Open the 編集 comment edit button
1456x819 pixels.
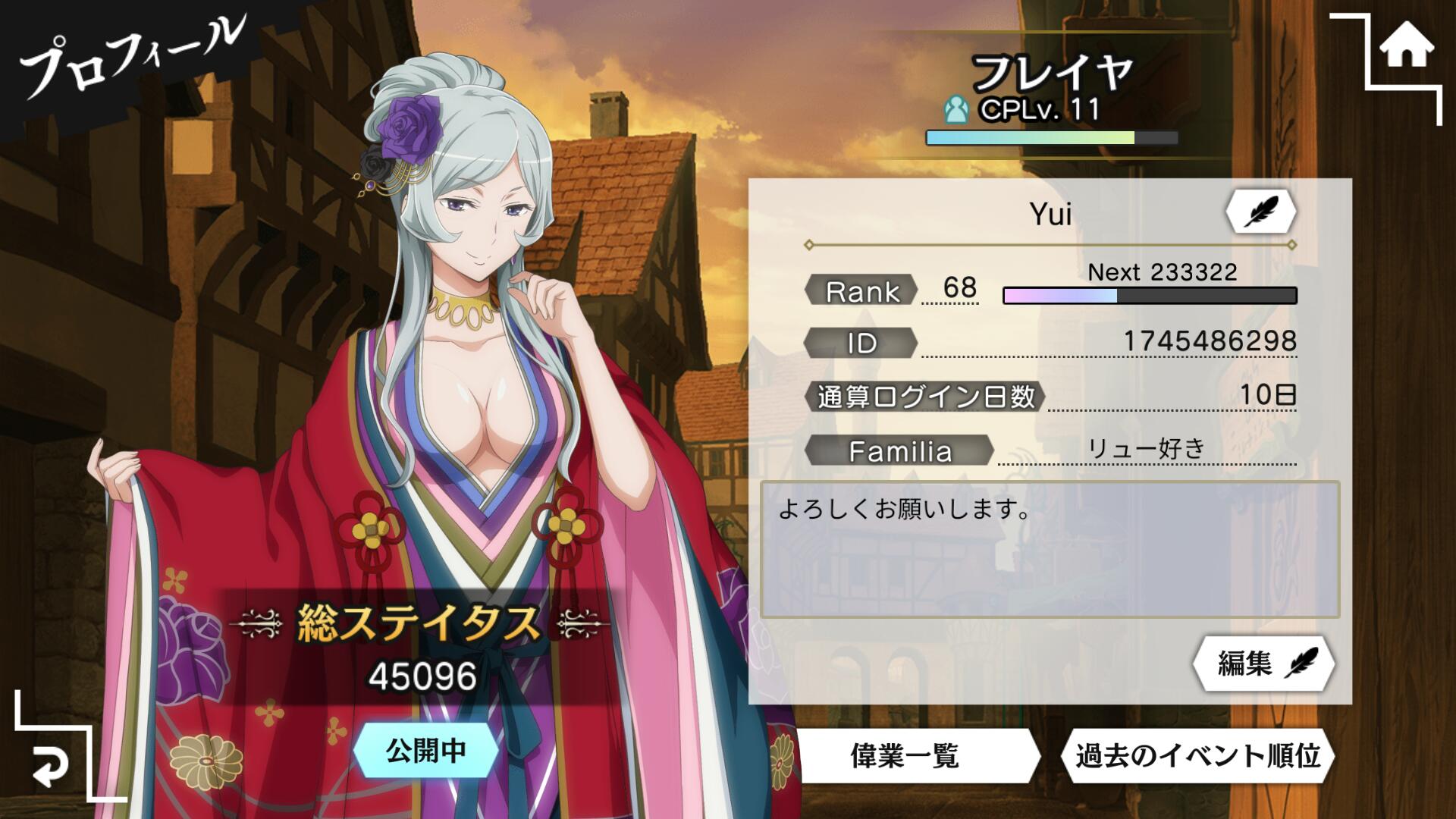click(x=1263, y=664)
